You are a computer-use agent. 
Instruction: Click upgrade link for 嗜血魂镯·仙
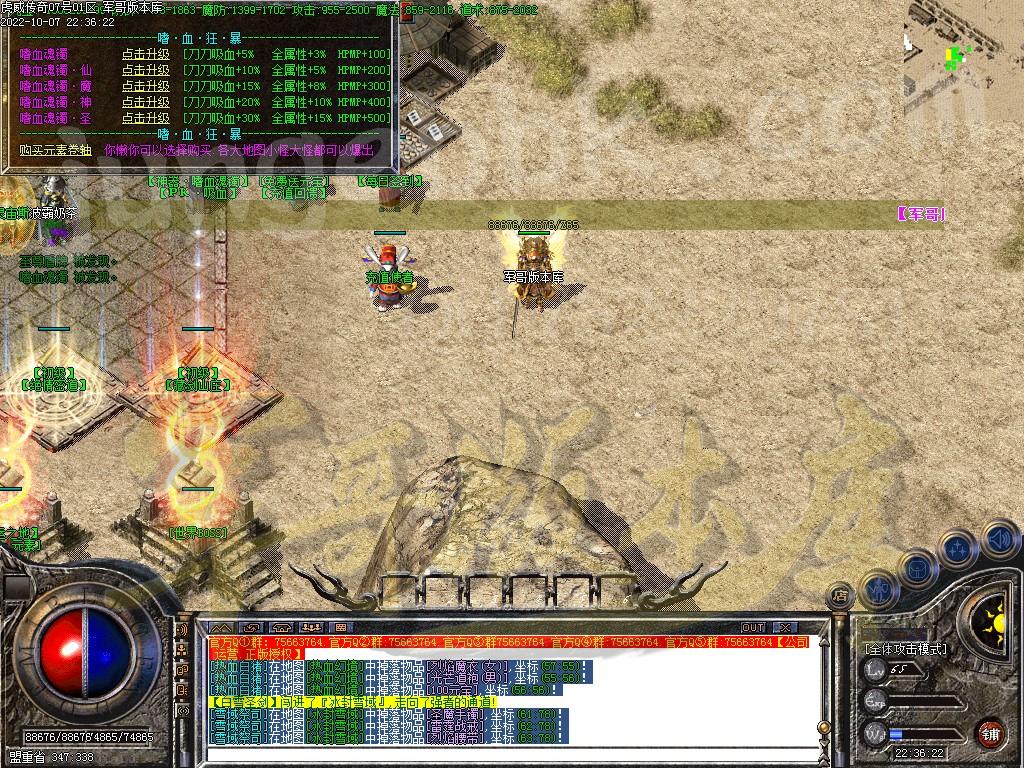pyautogui.click(x=145, y=70)
